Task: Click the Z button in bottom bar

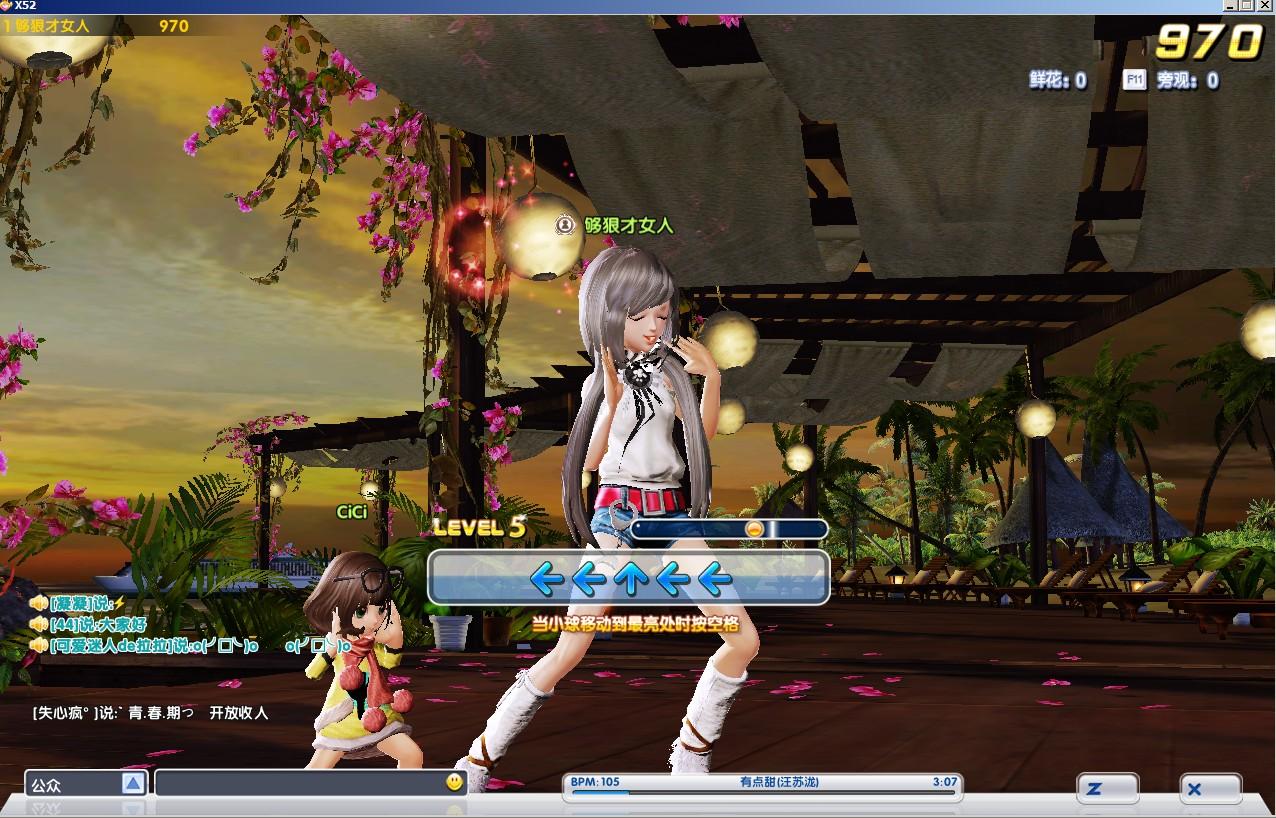Action: (x=1107, y=789)
